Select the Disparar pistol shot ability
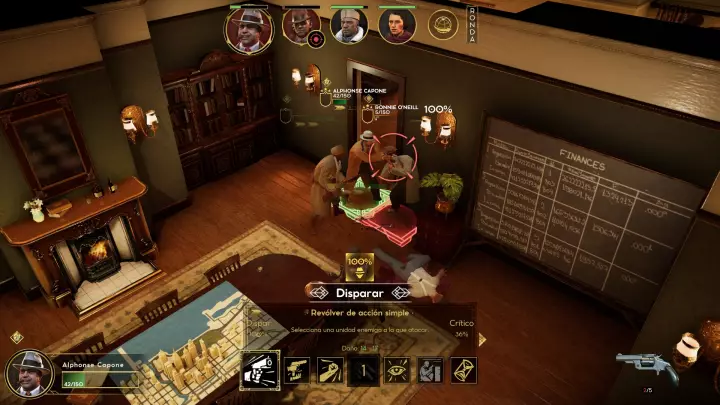 (260, 370)
